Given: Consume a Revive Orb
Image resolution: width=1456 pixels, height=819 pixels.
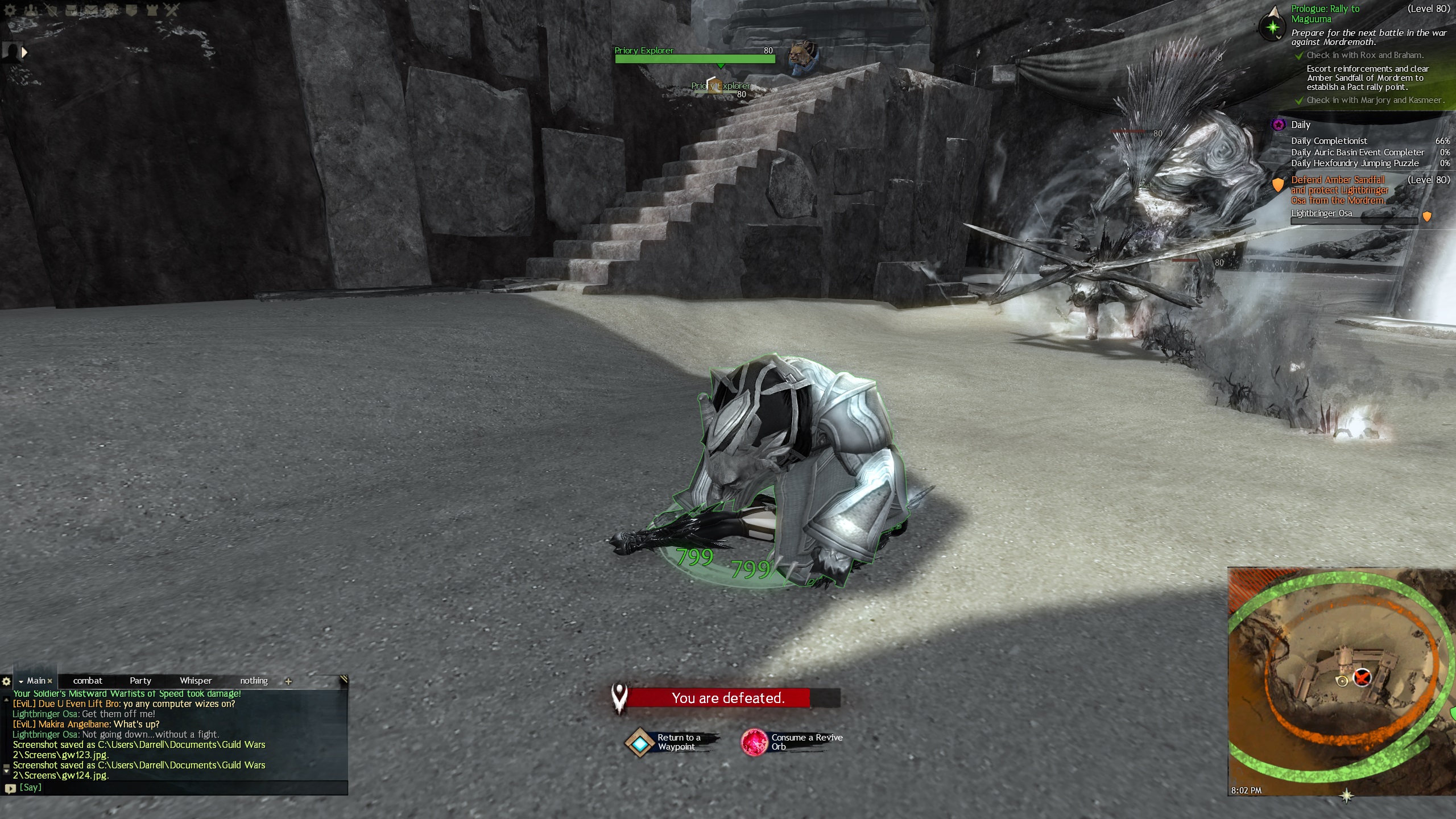Looking at the screenshot, I should point(755,743).
